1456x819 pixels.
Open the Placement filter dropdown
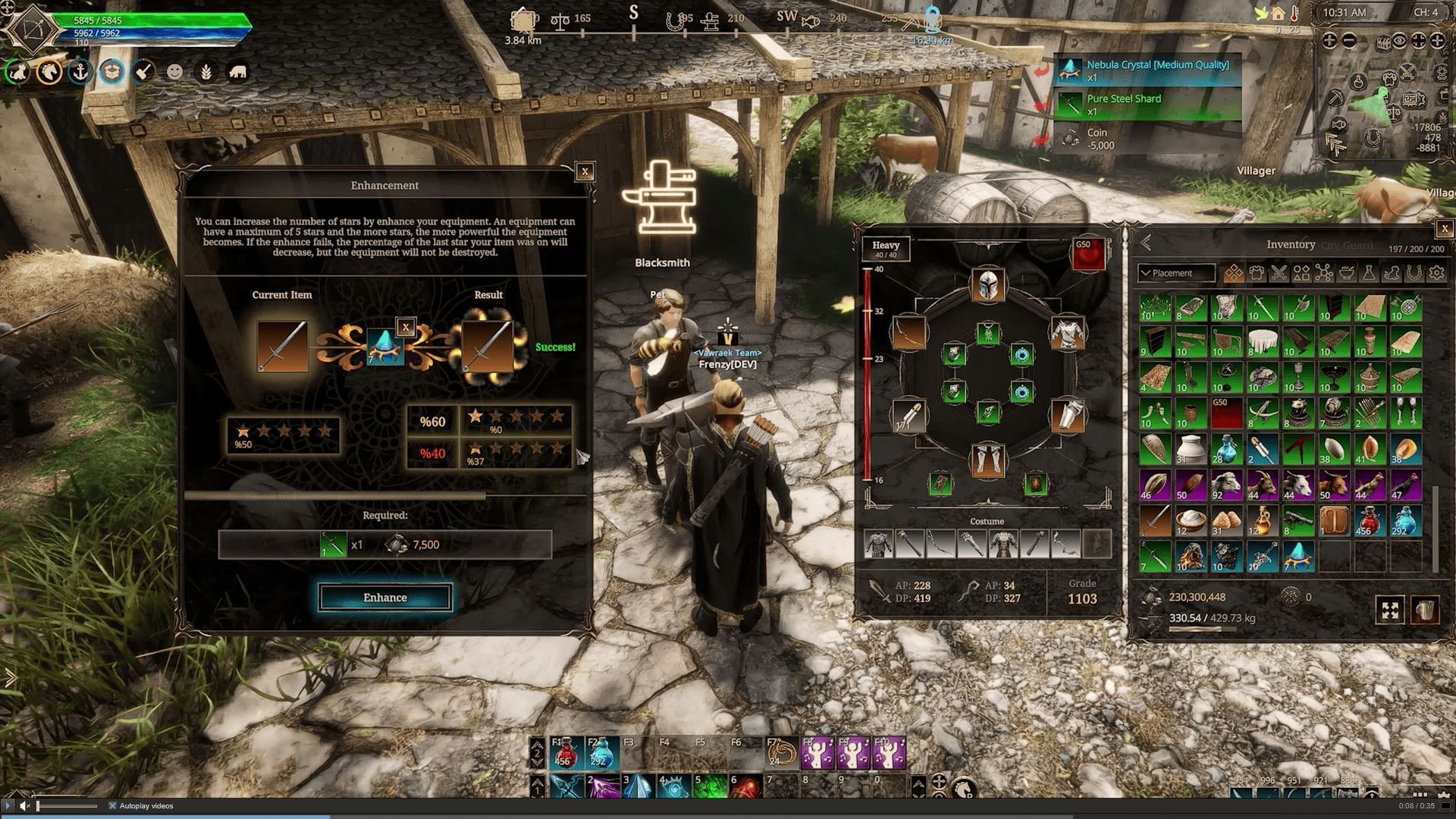pos(1175,273)
